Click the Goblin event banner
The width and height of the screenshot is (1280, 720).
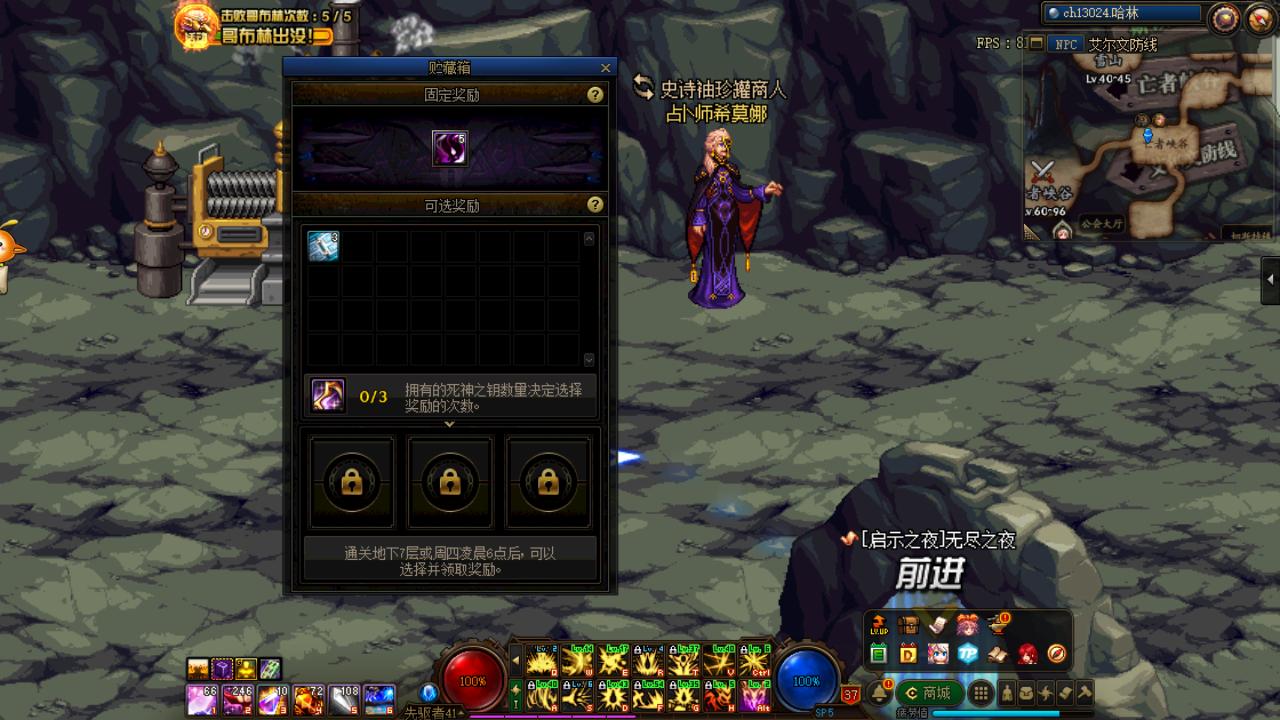(263, 36)
